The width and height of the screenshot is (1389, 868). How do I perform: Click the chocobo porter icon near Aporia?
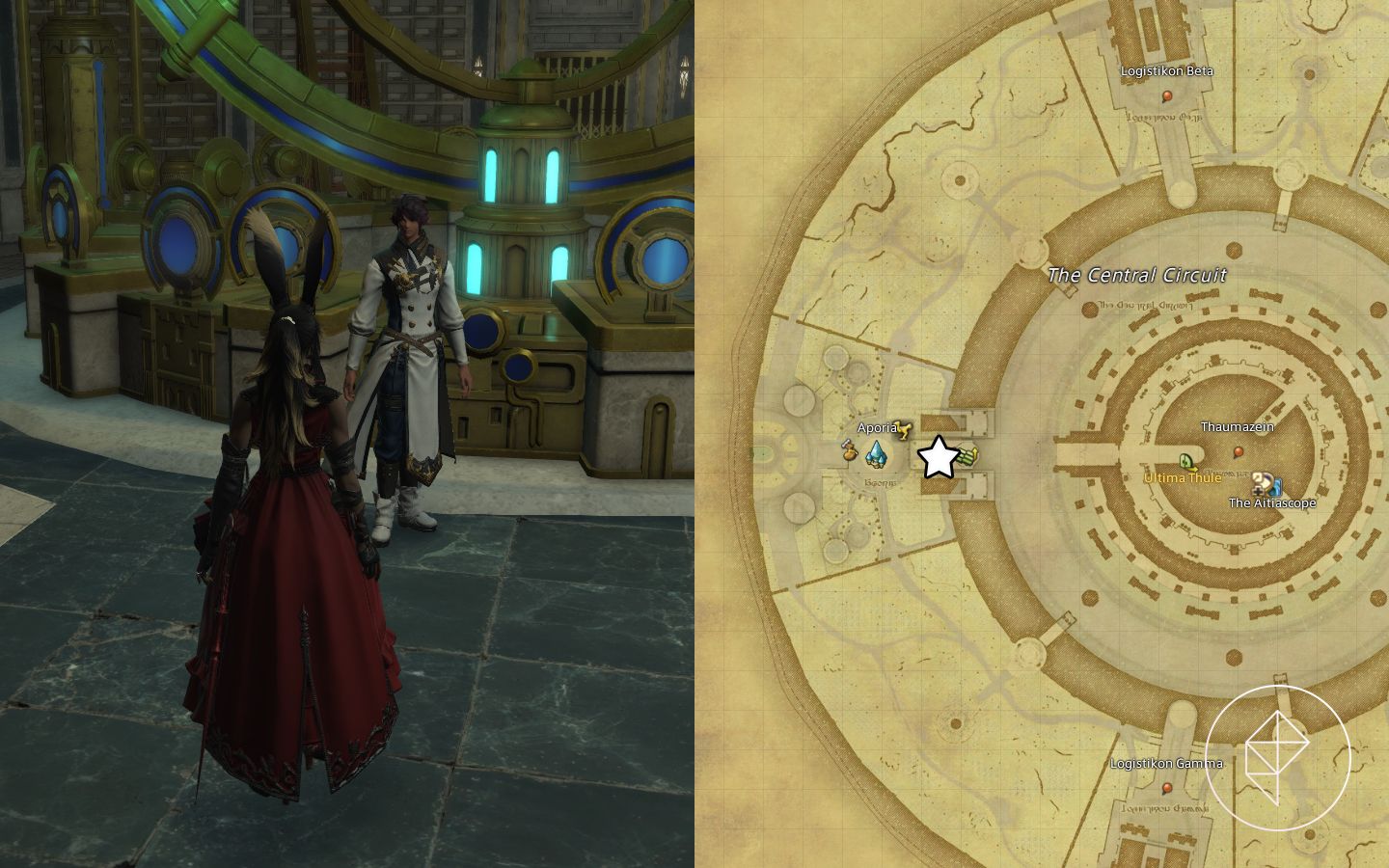click(903, 430)
